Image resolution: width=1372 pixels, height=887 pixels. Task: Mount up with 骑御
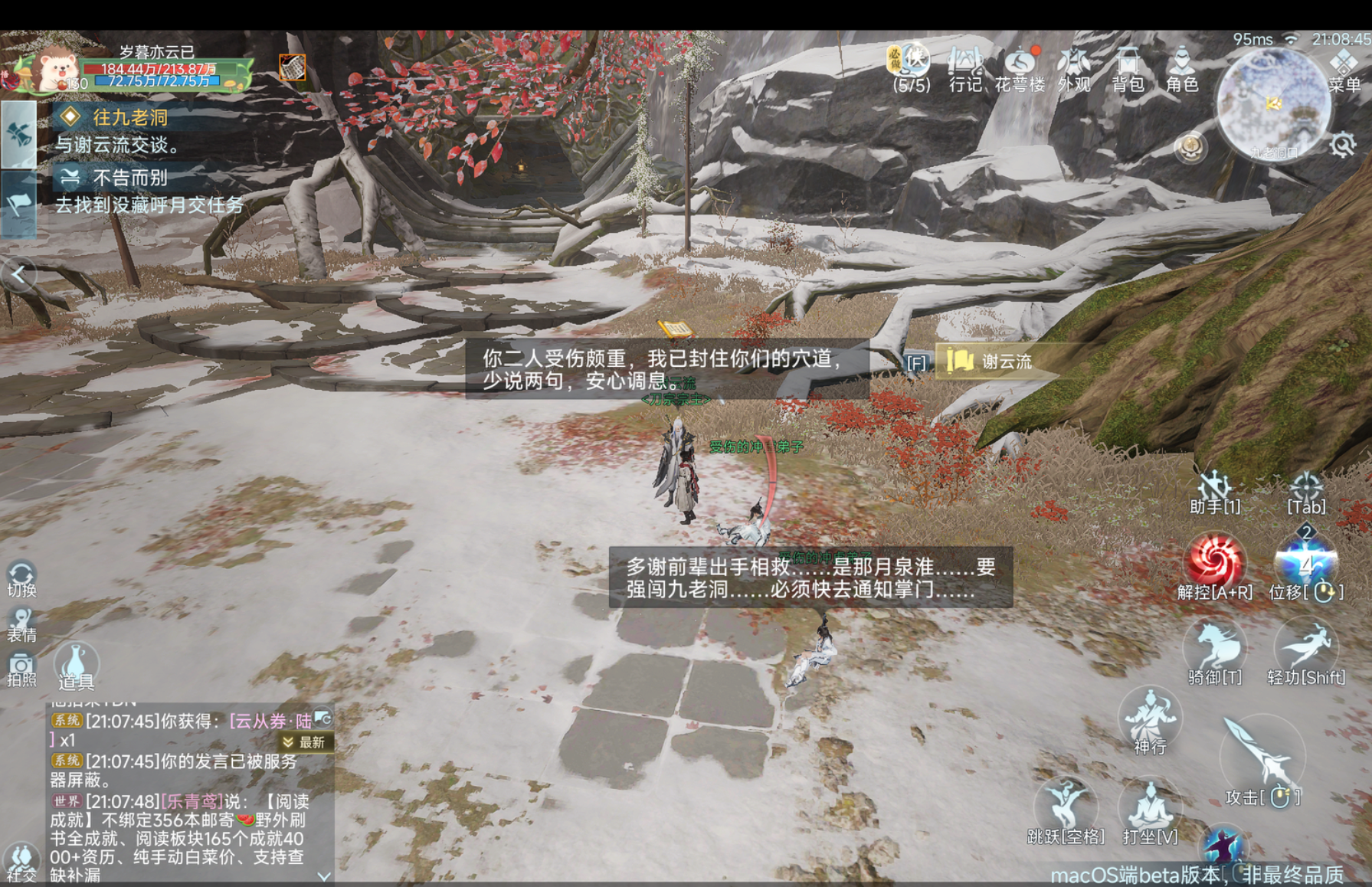pyautogui.click(x=1214, y=648)
